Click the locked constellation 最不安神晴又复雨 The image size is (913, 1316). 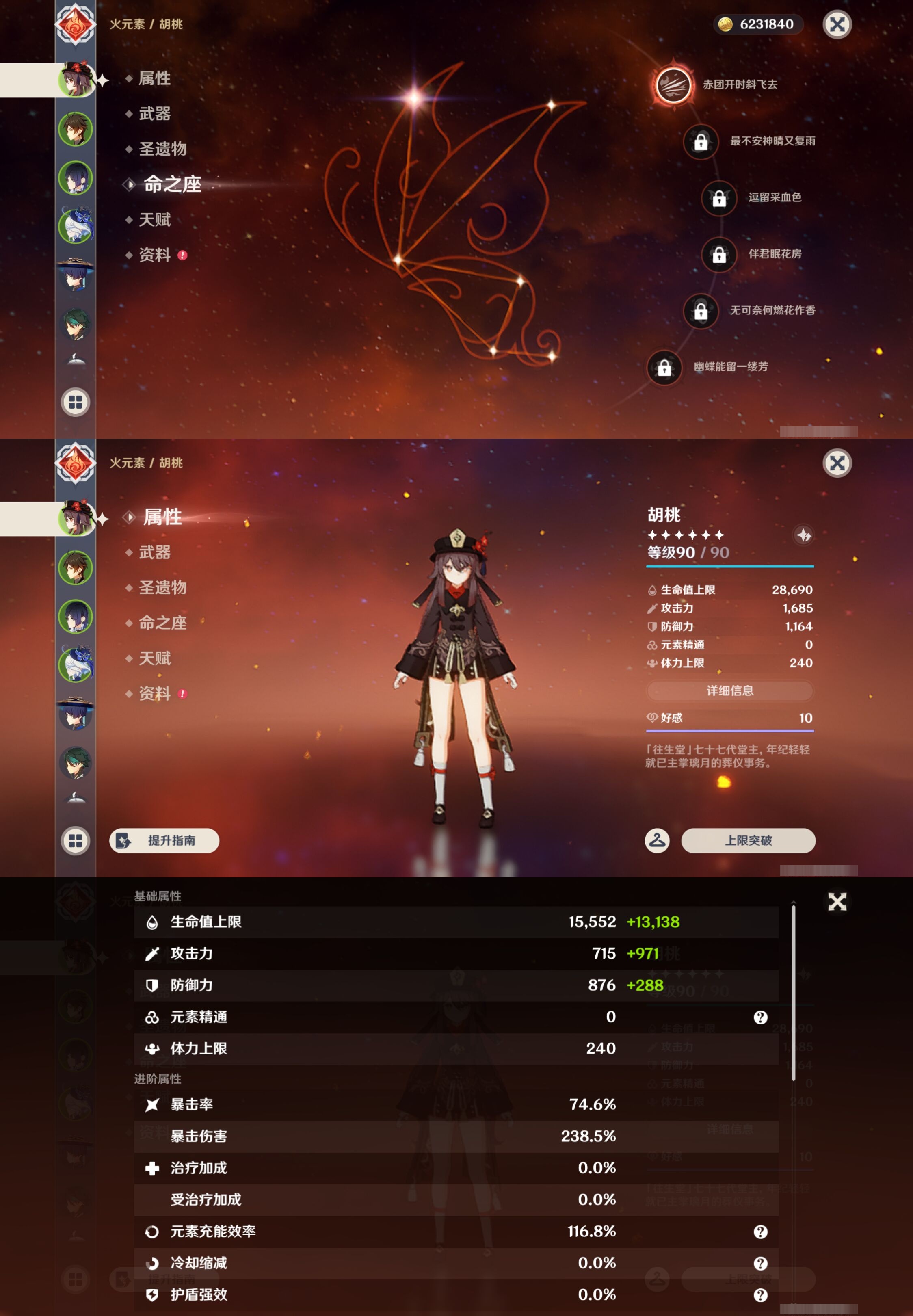coord(701,143)
